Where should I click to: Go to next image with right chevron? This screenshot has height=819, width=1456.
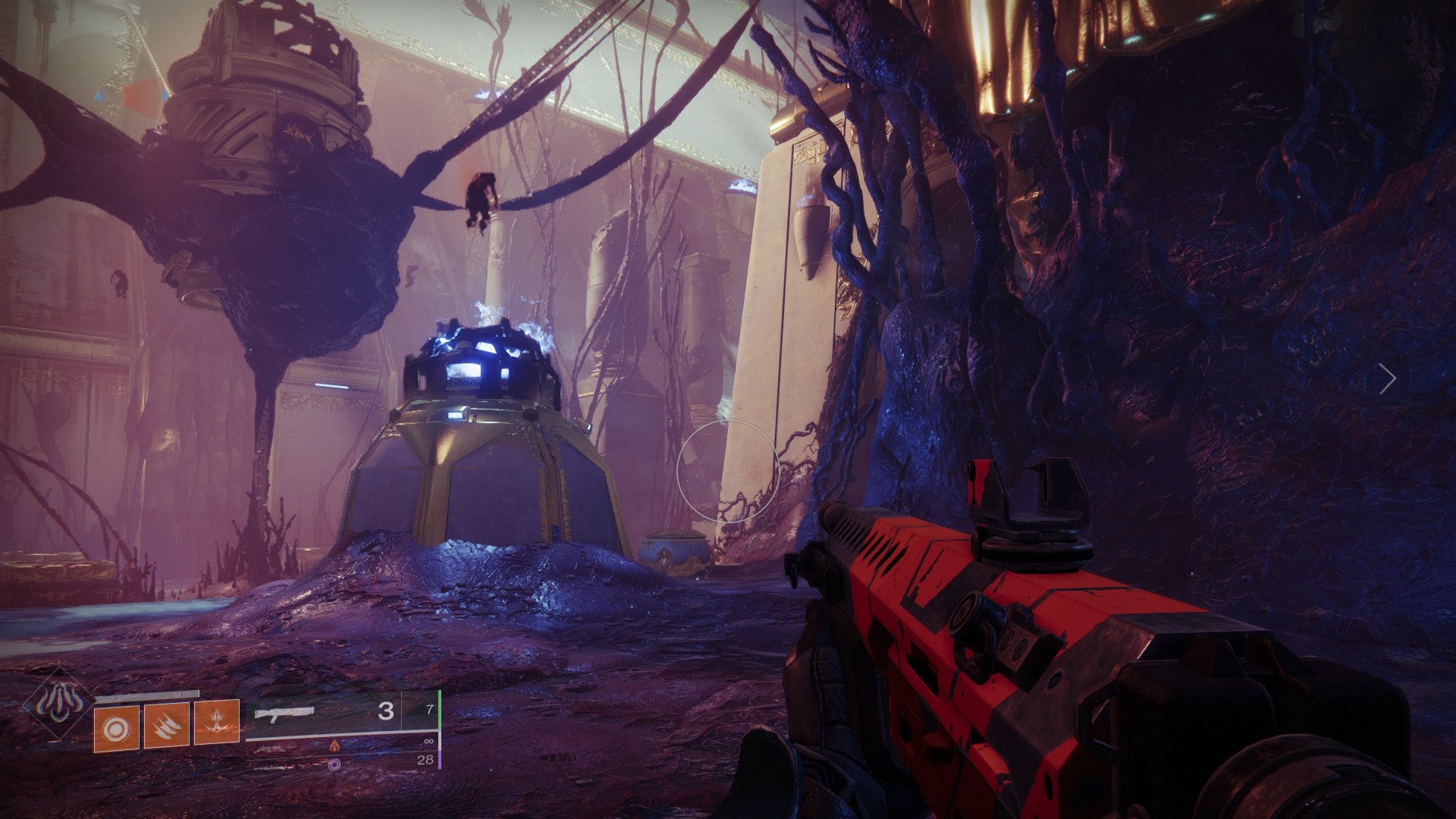point(1387,378)
